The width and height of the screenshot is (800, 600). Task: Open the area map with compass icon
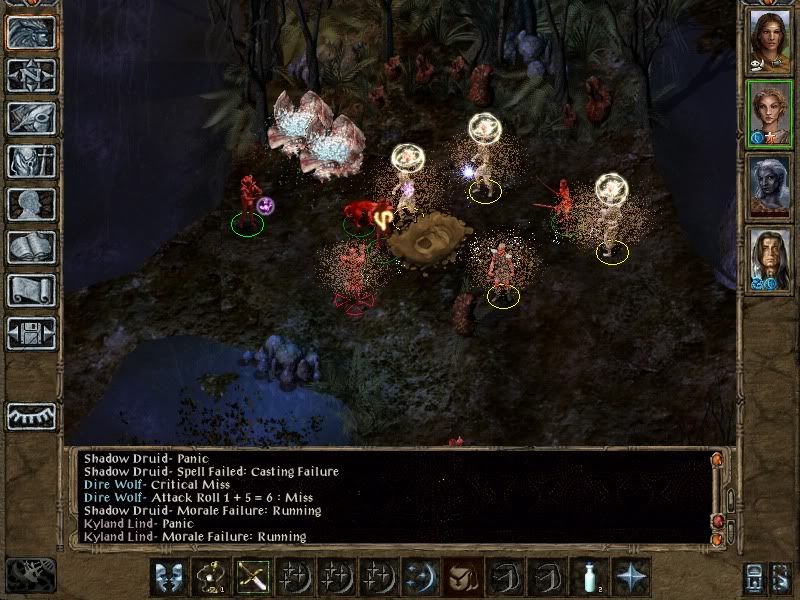click(31, 74)
